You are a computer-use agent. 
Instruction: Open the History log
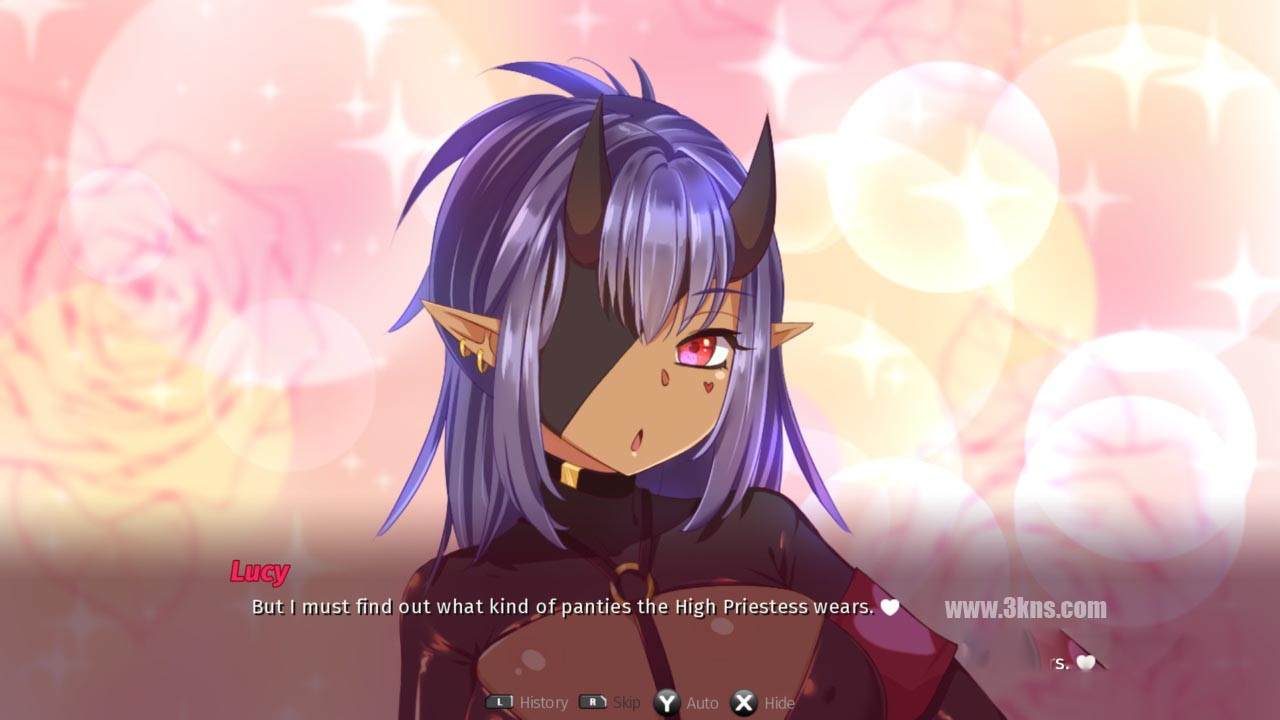(528, 703)
